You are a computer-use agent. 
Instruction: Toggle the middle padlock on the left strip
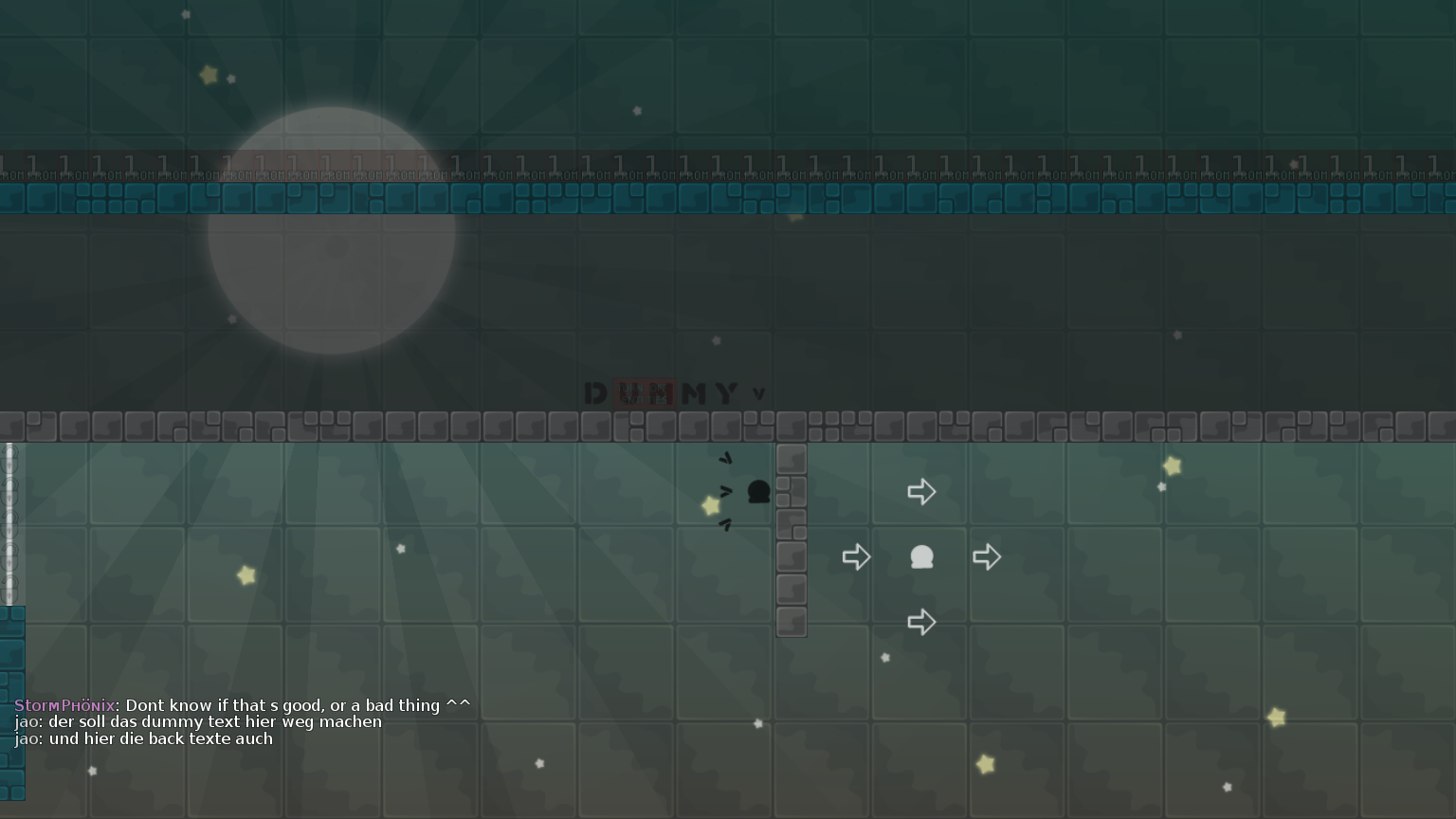click(x=9, y=526)
